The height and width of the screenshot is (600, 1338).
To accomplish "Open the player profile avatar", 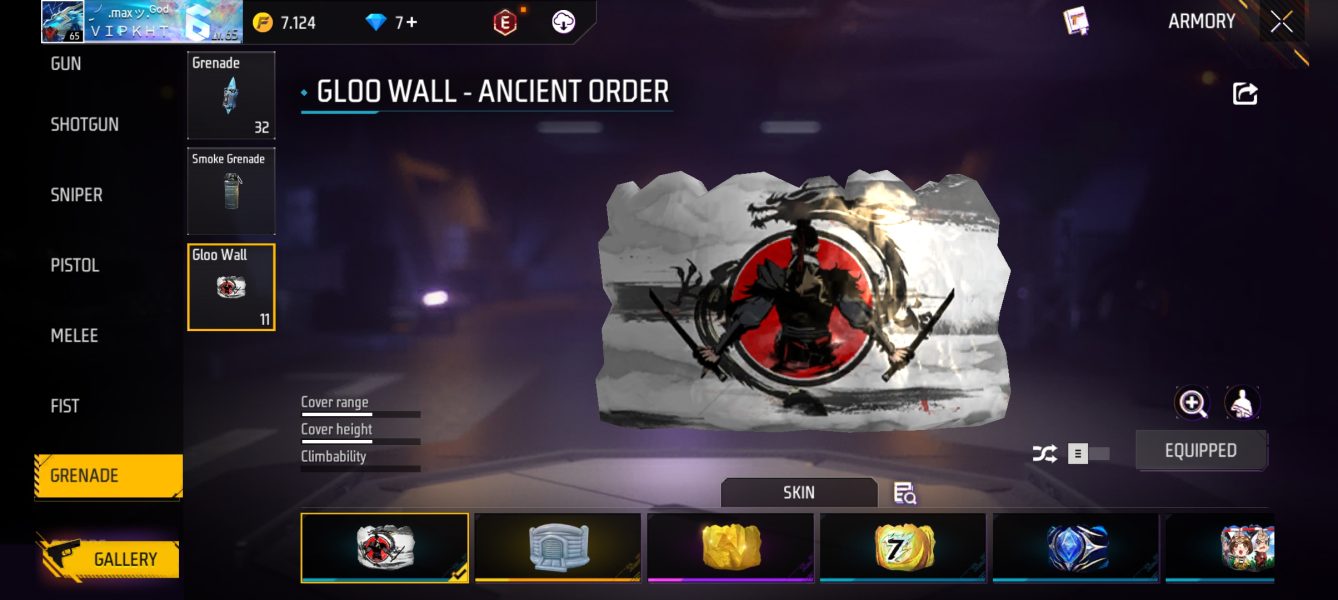I will coord(62,22).
